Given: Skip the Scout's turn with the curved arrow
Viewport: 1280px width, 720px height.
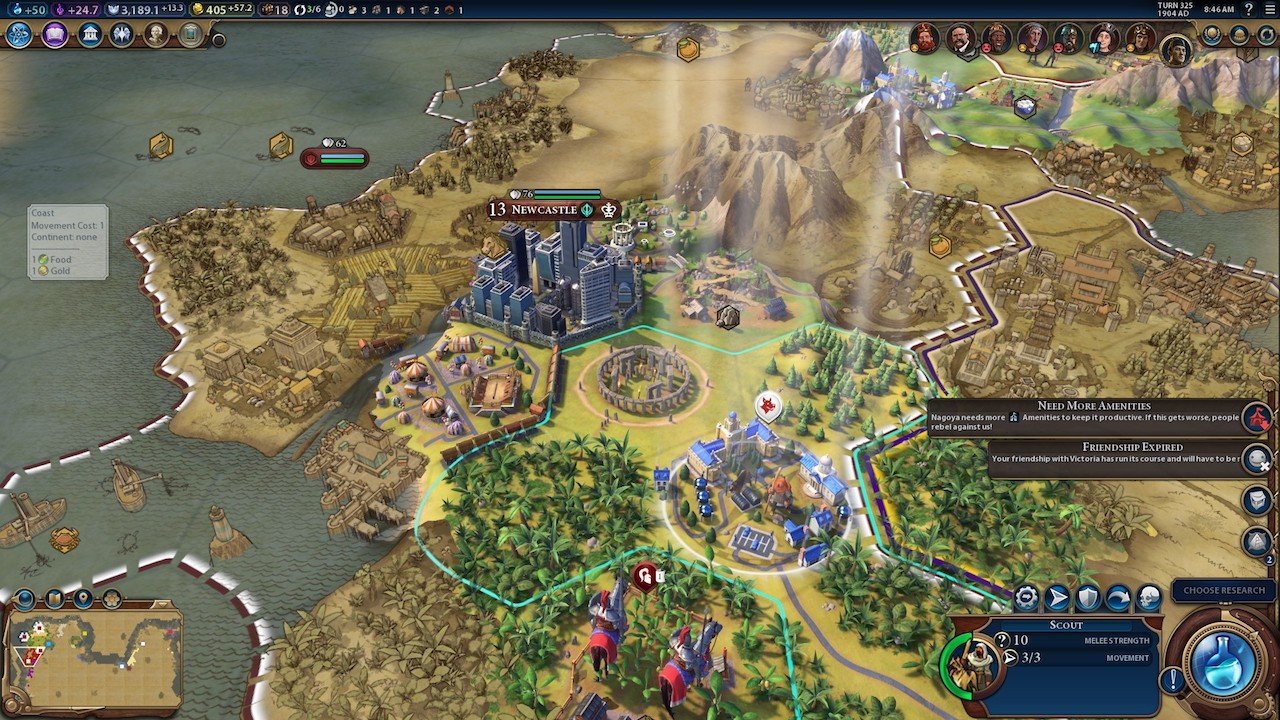Looking at the screenshot, I should [x=1118, y=598].
